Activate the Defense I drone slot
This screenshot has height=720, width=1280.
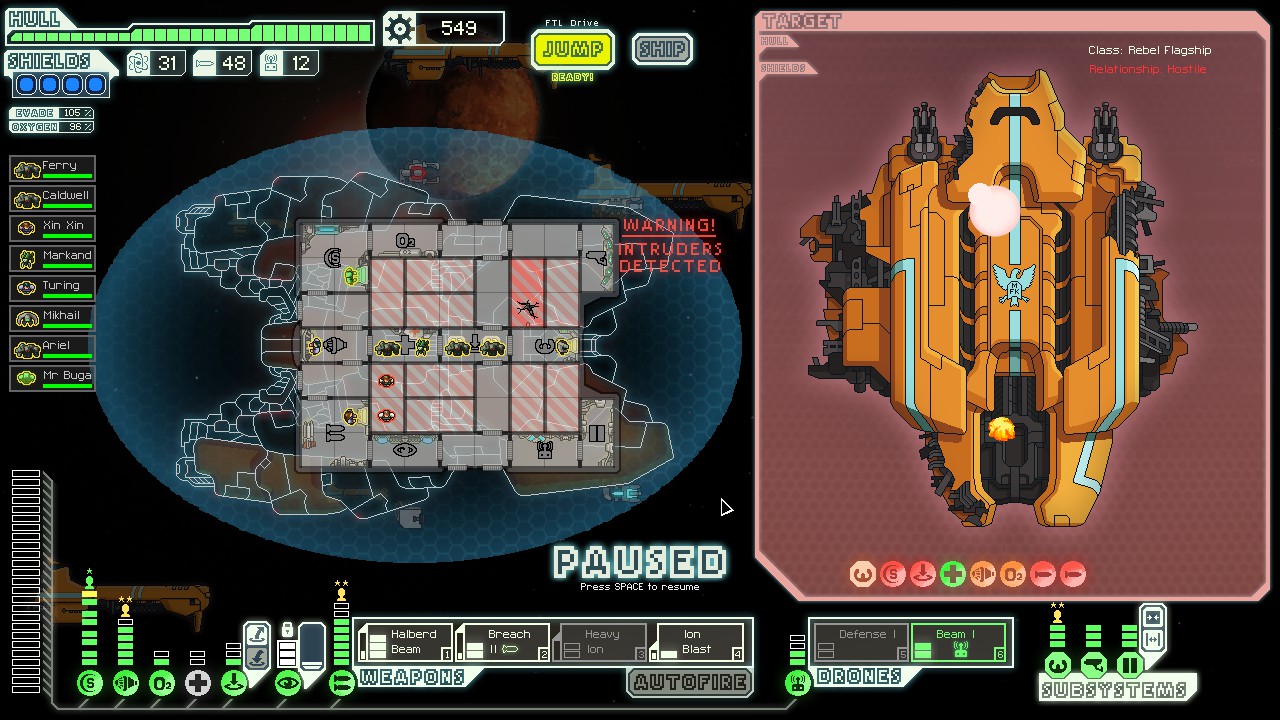[861, 642]
